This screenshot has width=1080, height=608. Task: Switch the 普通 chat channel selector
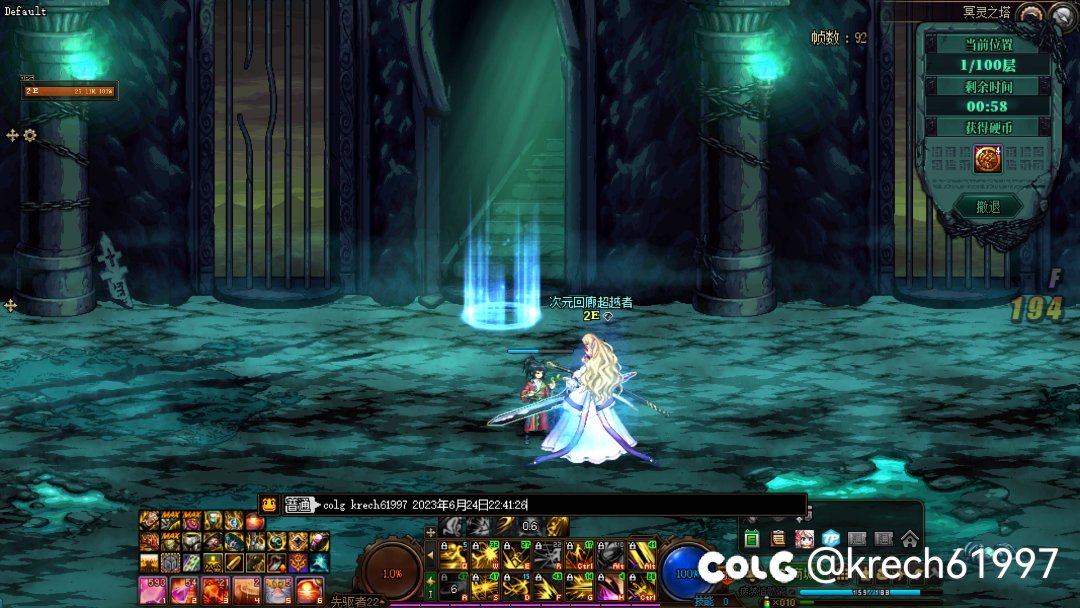(300, 505)
